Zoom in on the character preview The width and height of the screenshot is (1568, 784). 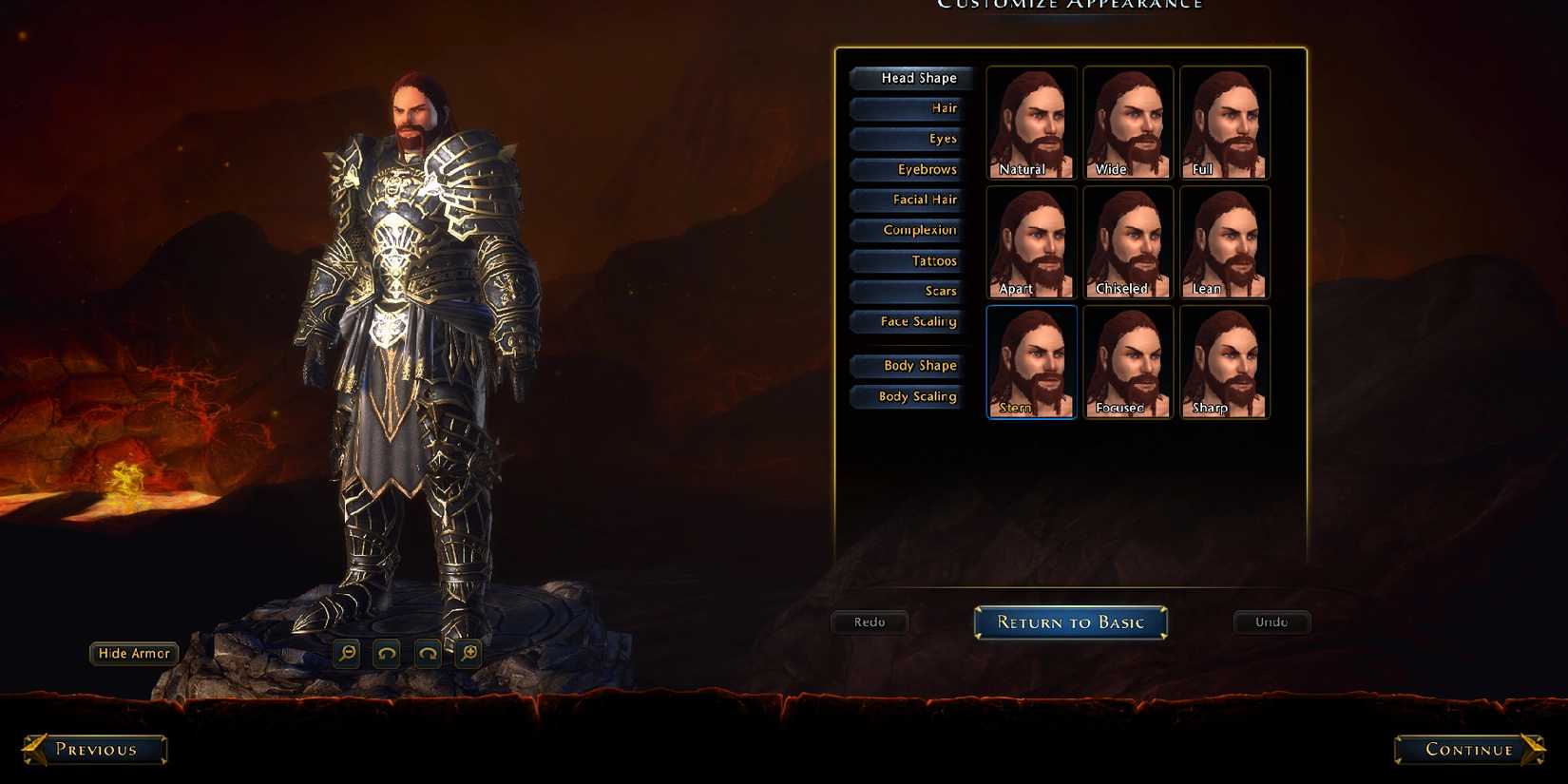(468, 654)
